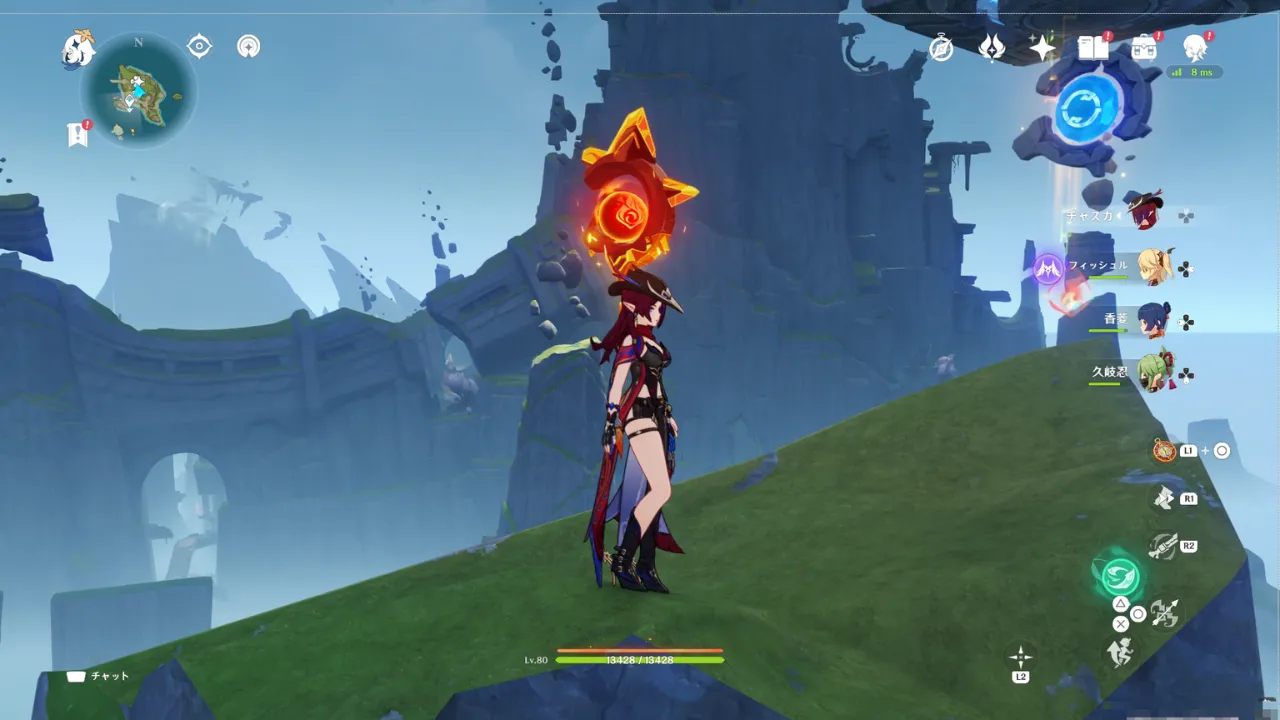Open the compass adventure icon
The image size is (1280, 720).
tap(941, 48)
